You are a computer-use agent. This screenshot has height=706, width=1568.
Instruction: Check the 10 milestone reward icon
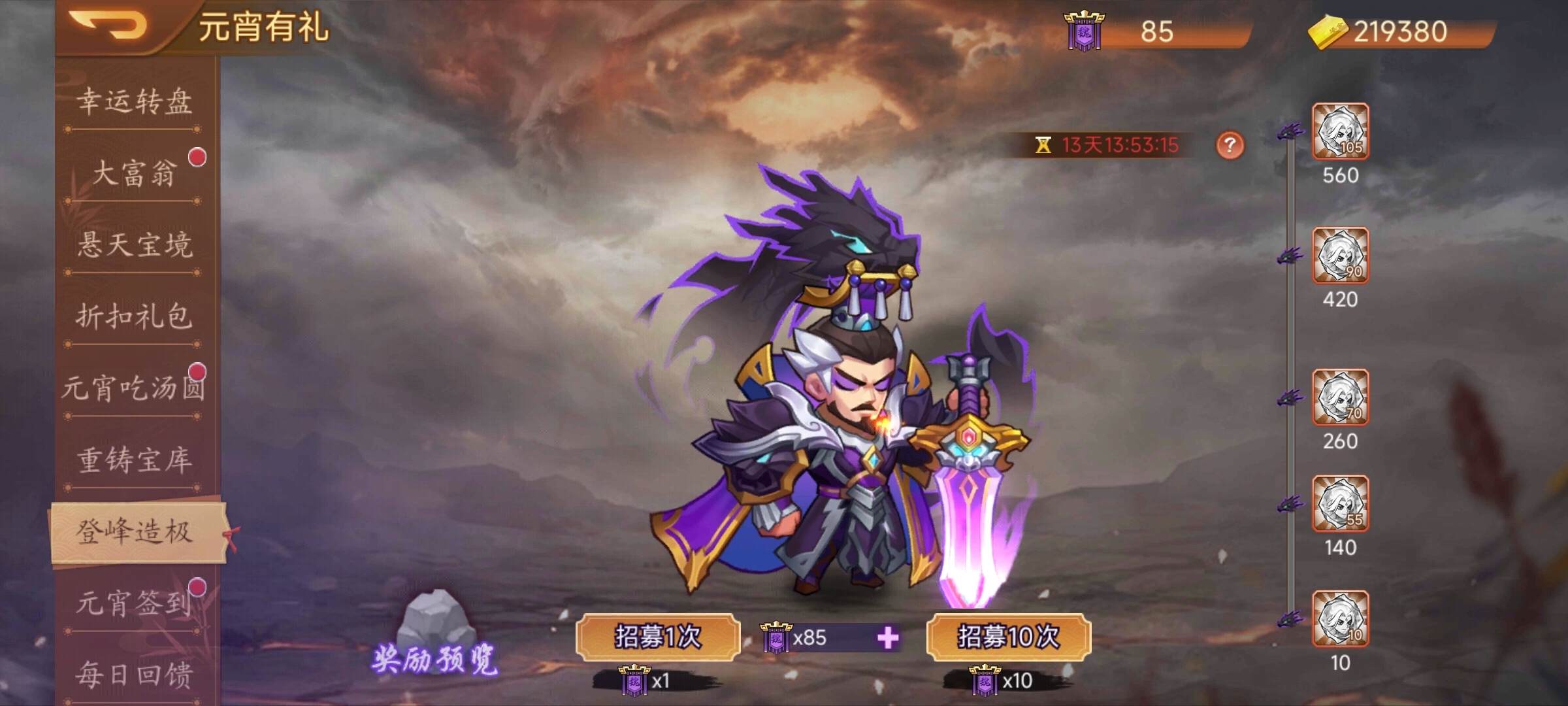(1340, 619)
